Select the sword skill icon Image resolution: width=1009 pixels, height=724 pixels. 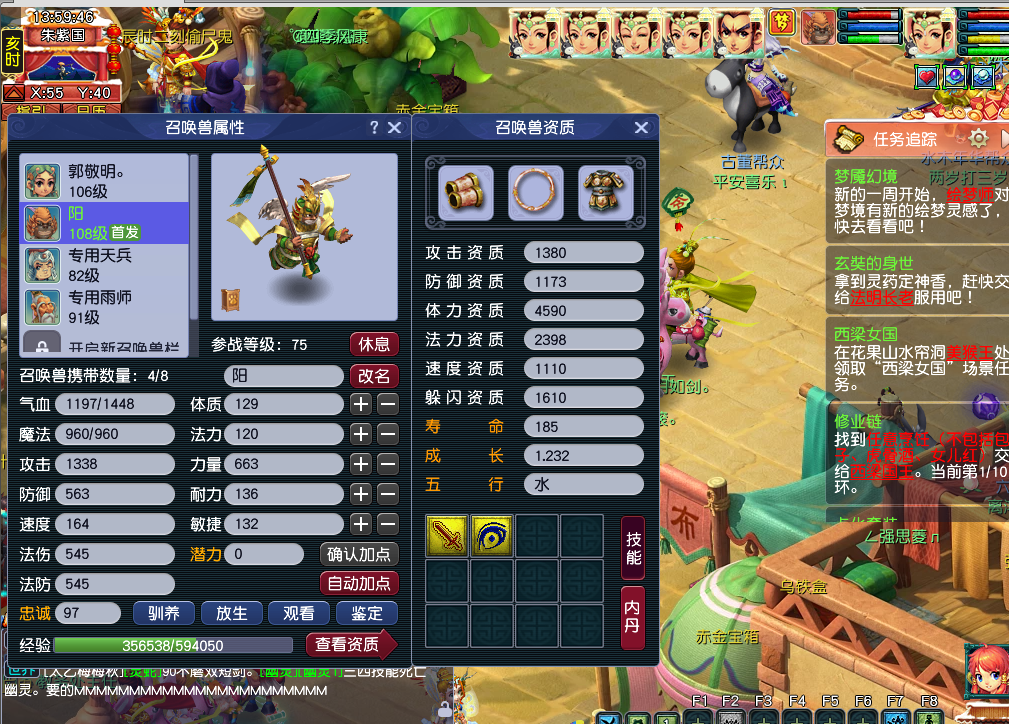coord(446,536)
